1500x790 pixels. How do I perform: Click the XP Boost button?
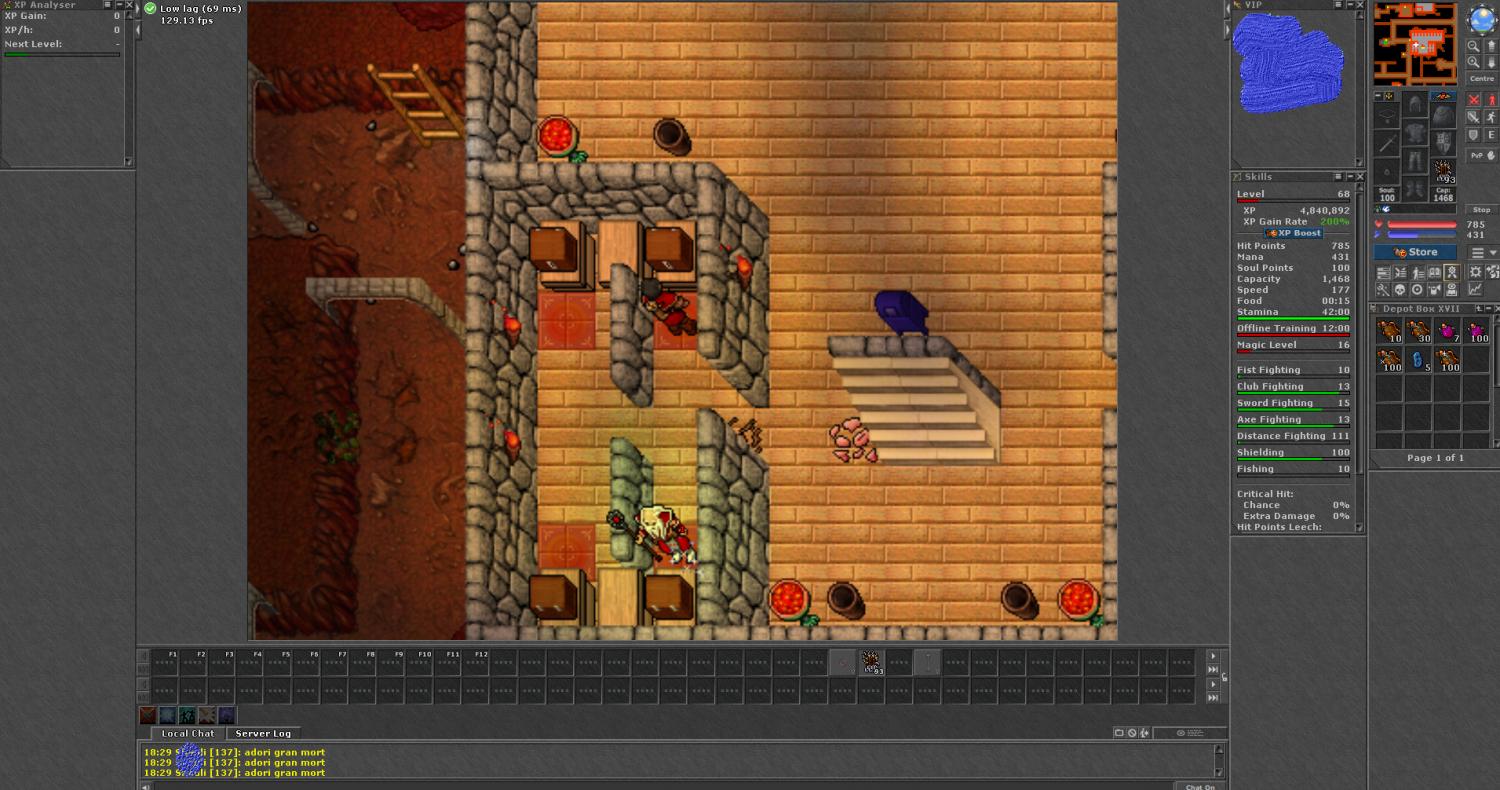point(1293,233)
